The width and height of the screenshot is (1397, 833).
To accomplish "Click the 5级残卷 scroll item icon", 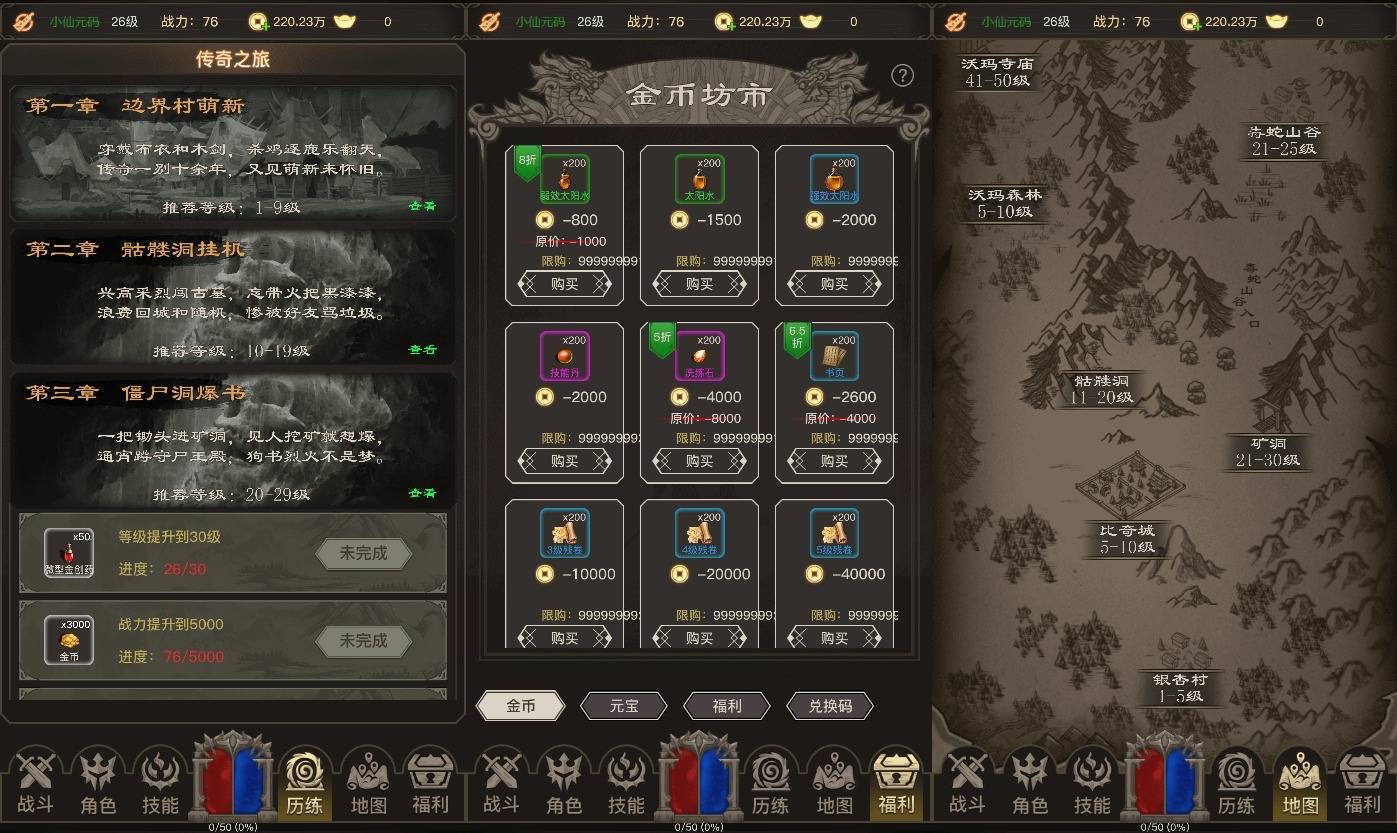I will tap(833, 533).
